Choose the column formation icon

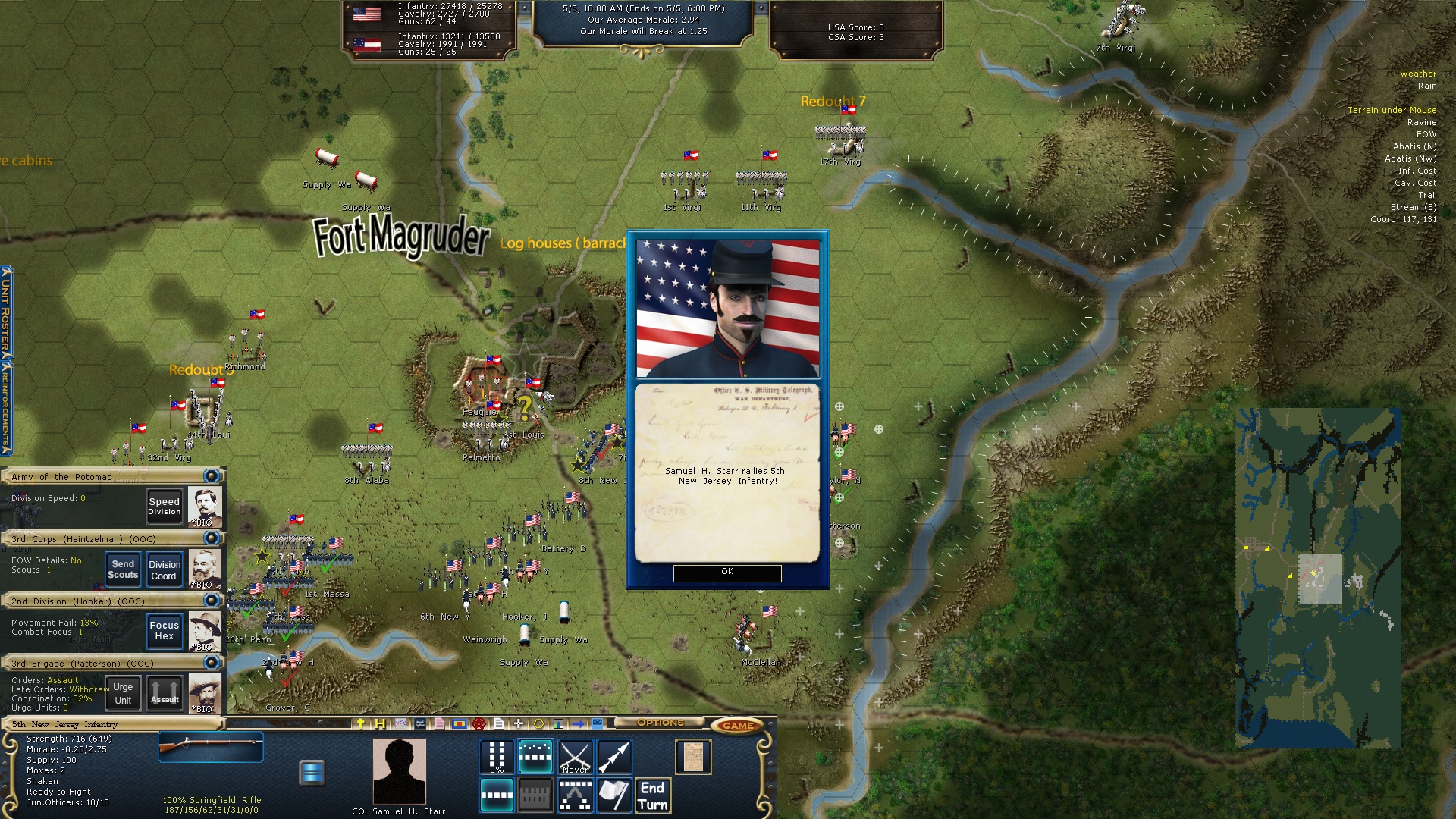coord(497,757)
